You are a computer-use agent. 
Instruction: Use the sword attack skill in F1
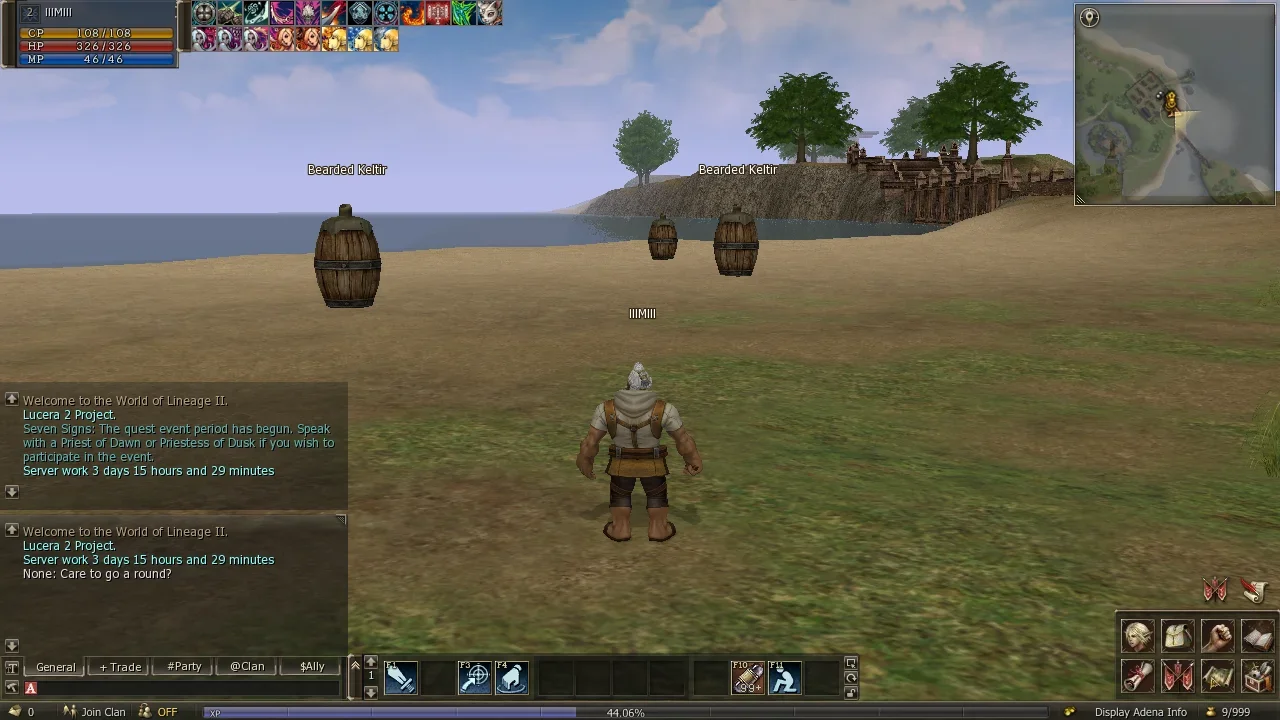tap(401, 678)
